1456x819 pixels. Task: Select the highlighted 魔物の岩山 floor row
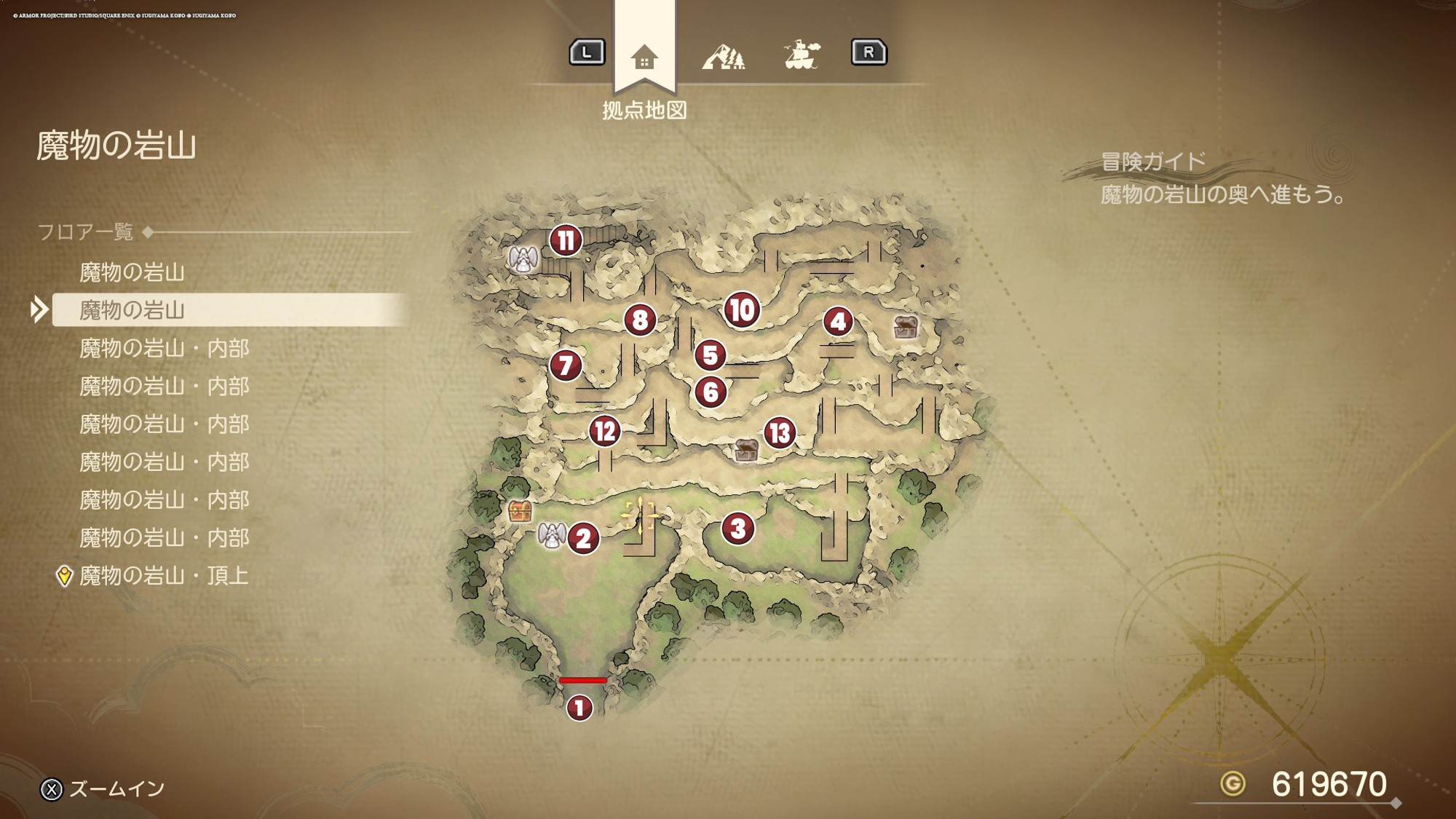[132, 310]
